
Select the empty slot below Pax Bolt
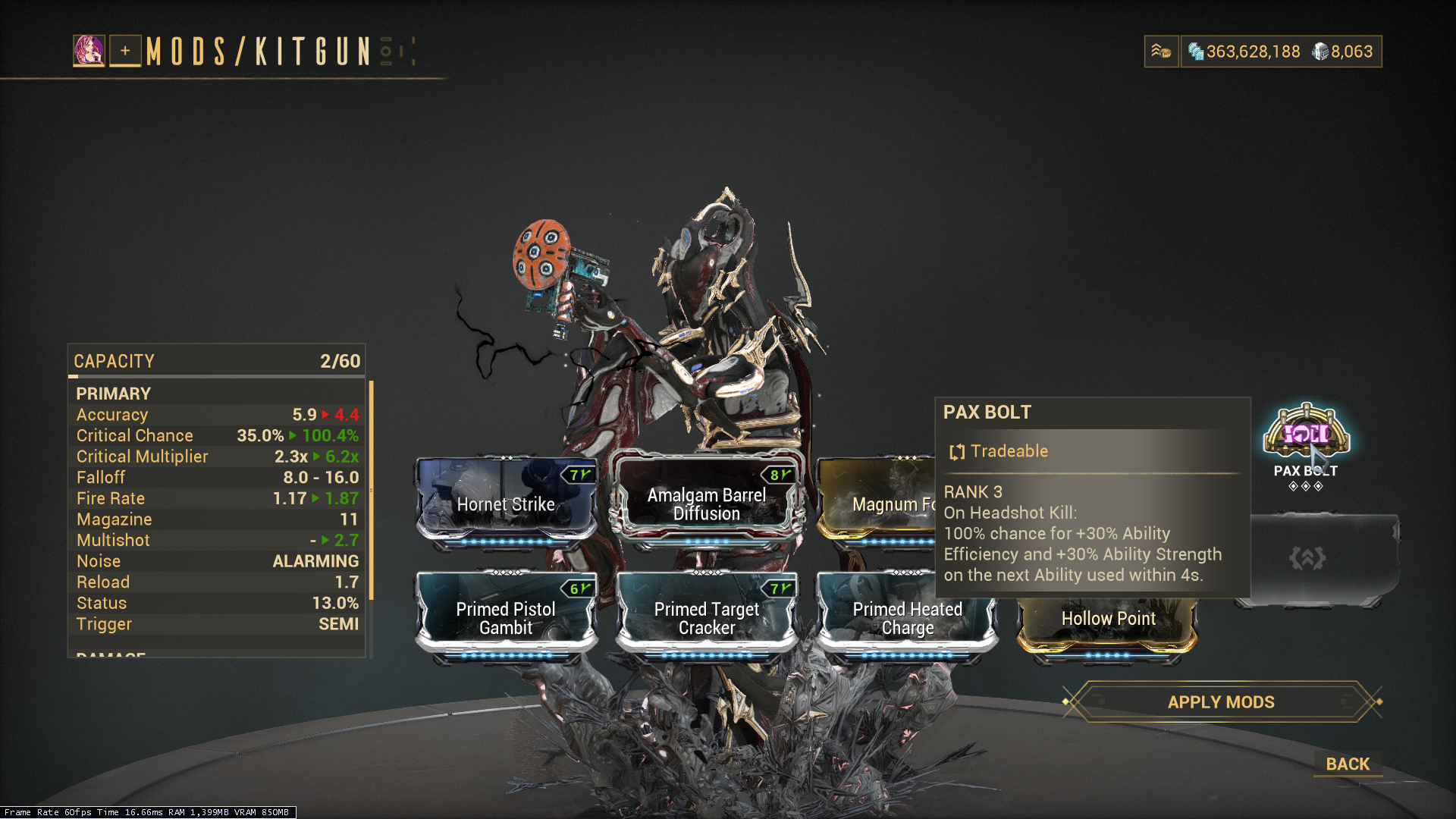1316,559
